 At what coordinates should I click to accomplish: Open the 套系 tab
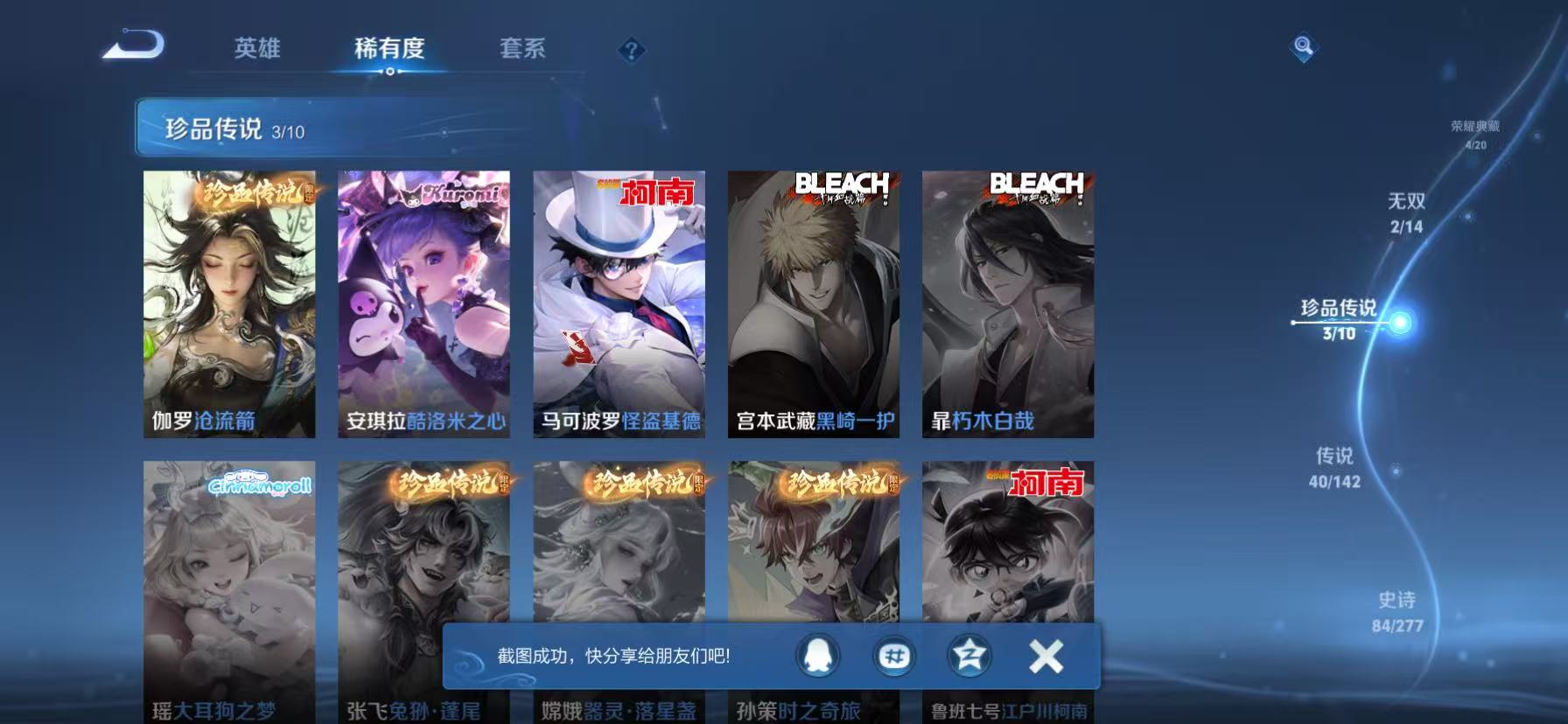(x=521, y=50)
